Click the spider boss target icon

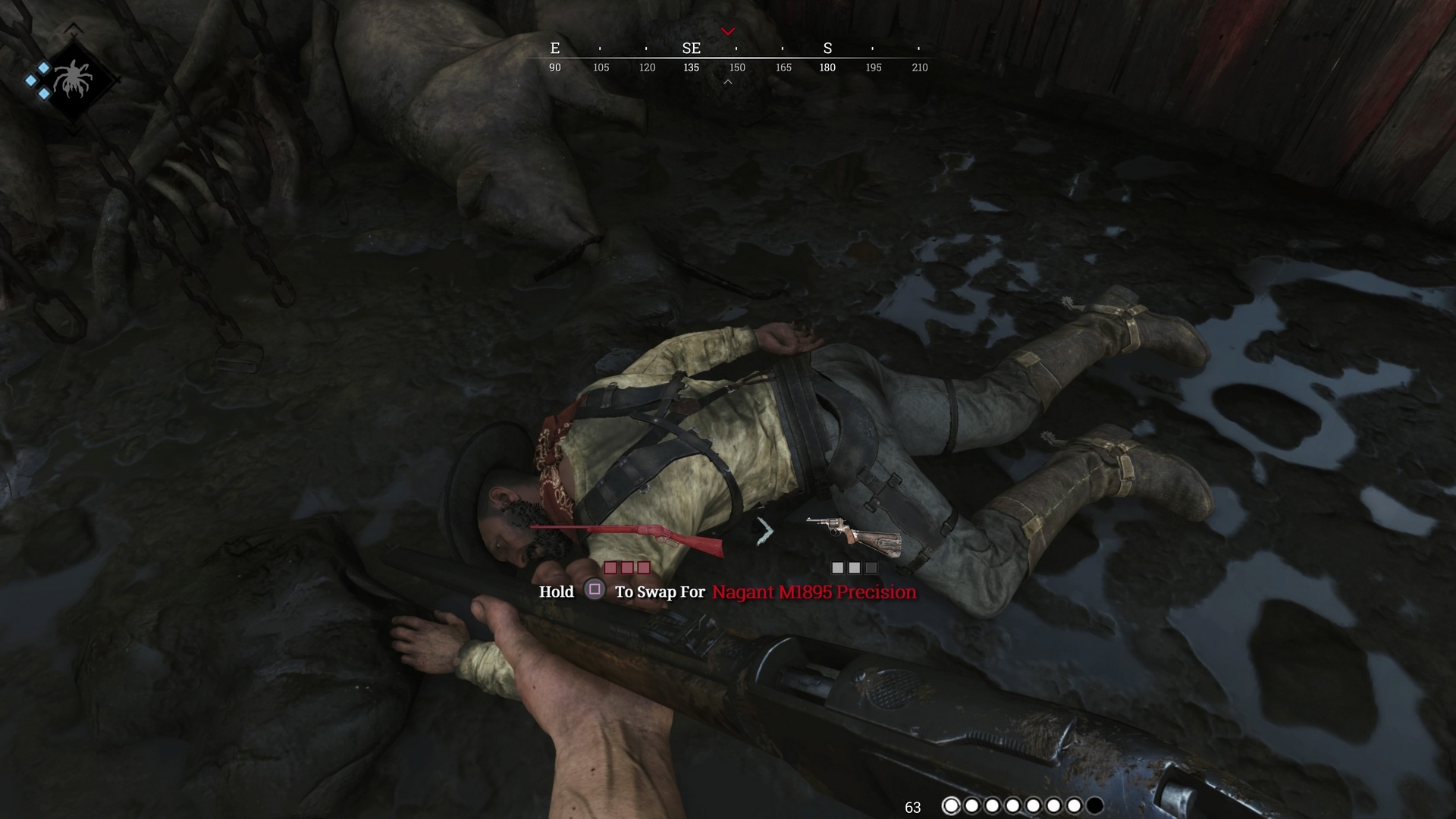(x=72, y=80)
